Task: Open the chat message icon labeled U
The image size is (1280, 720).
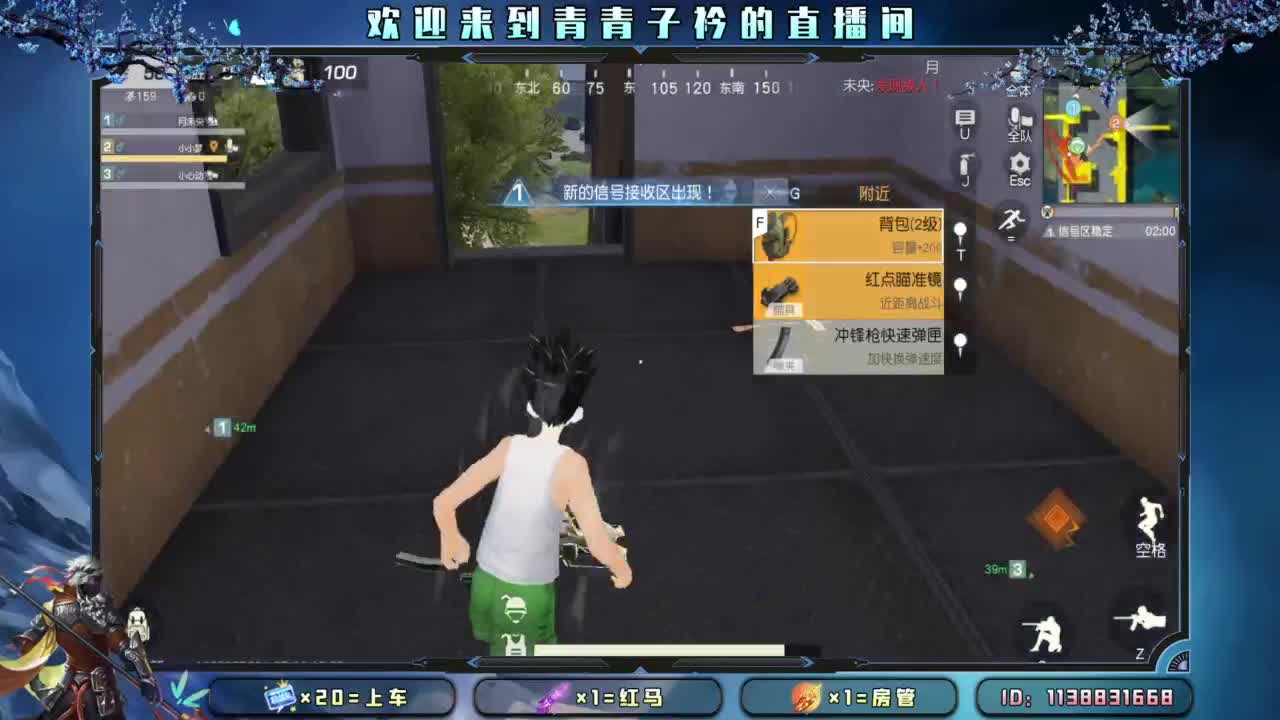Action: coord(964,118)
